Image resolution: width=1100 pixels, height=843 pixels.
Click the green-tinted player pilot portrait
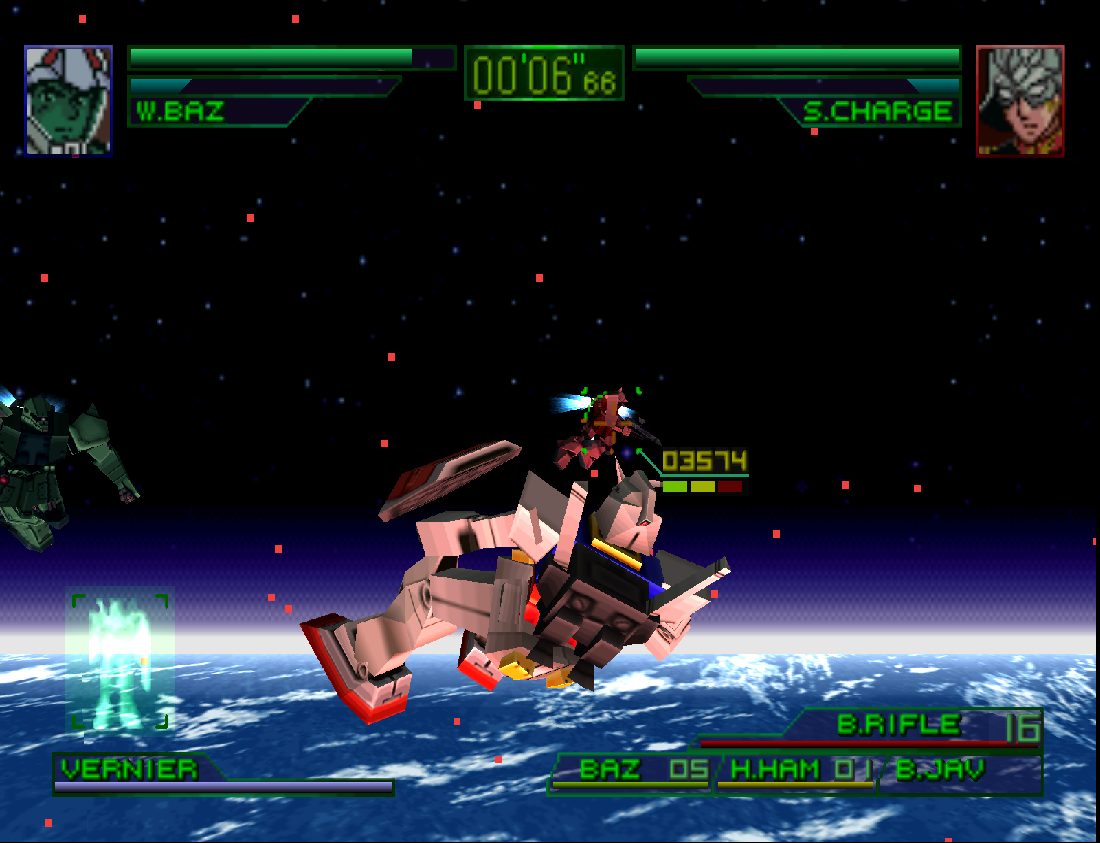(68, 100)
